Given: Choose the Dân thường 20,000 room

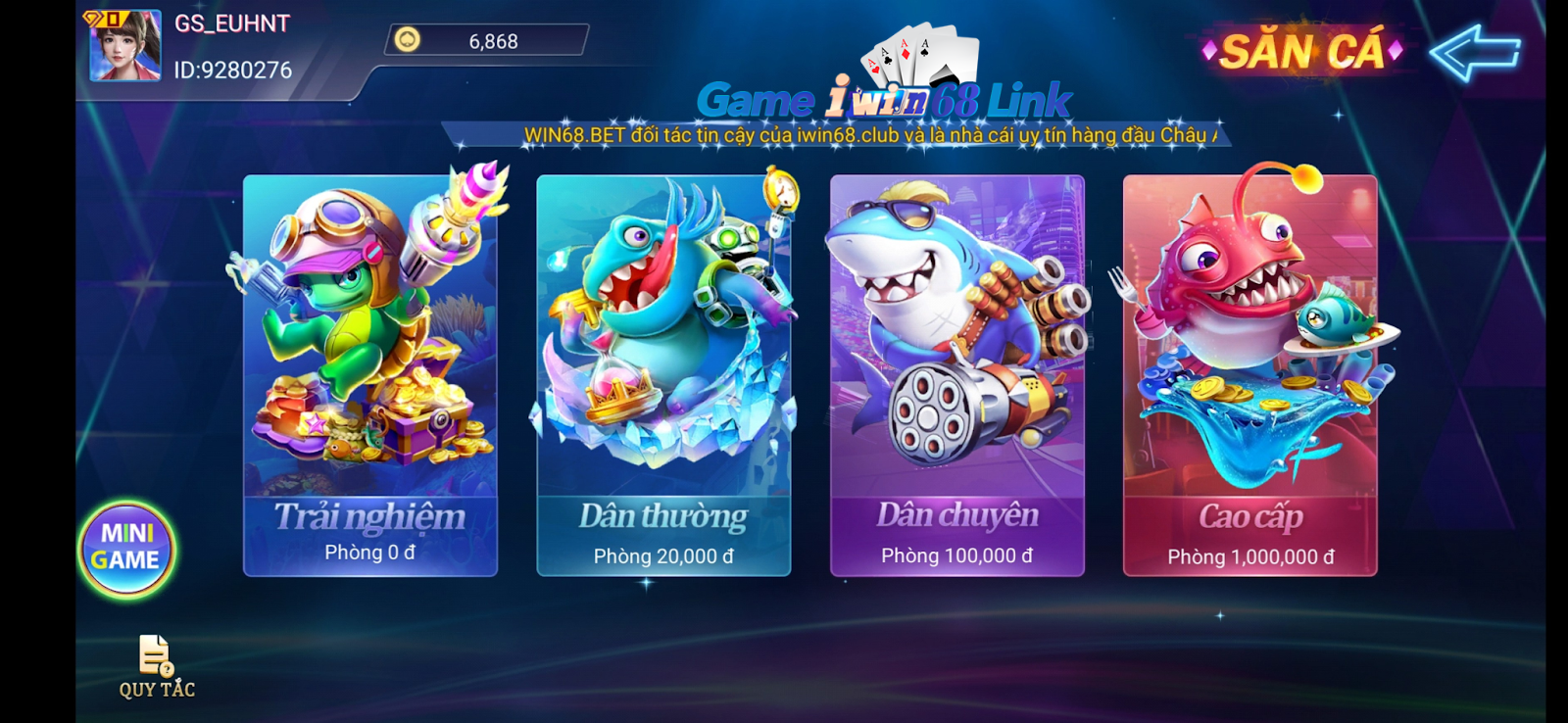Looking at the screenshot, I should [x=663, y=377].
